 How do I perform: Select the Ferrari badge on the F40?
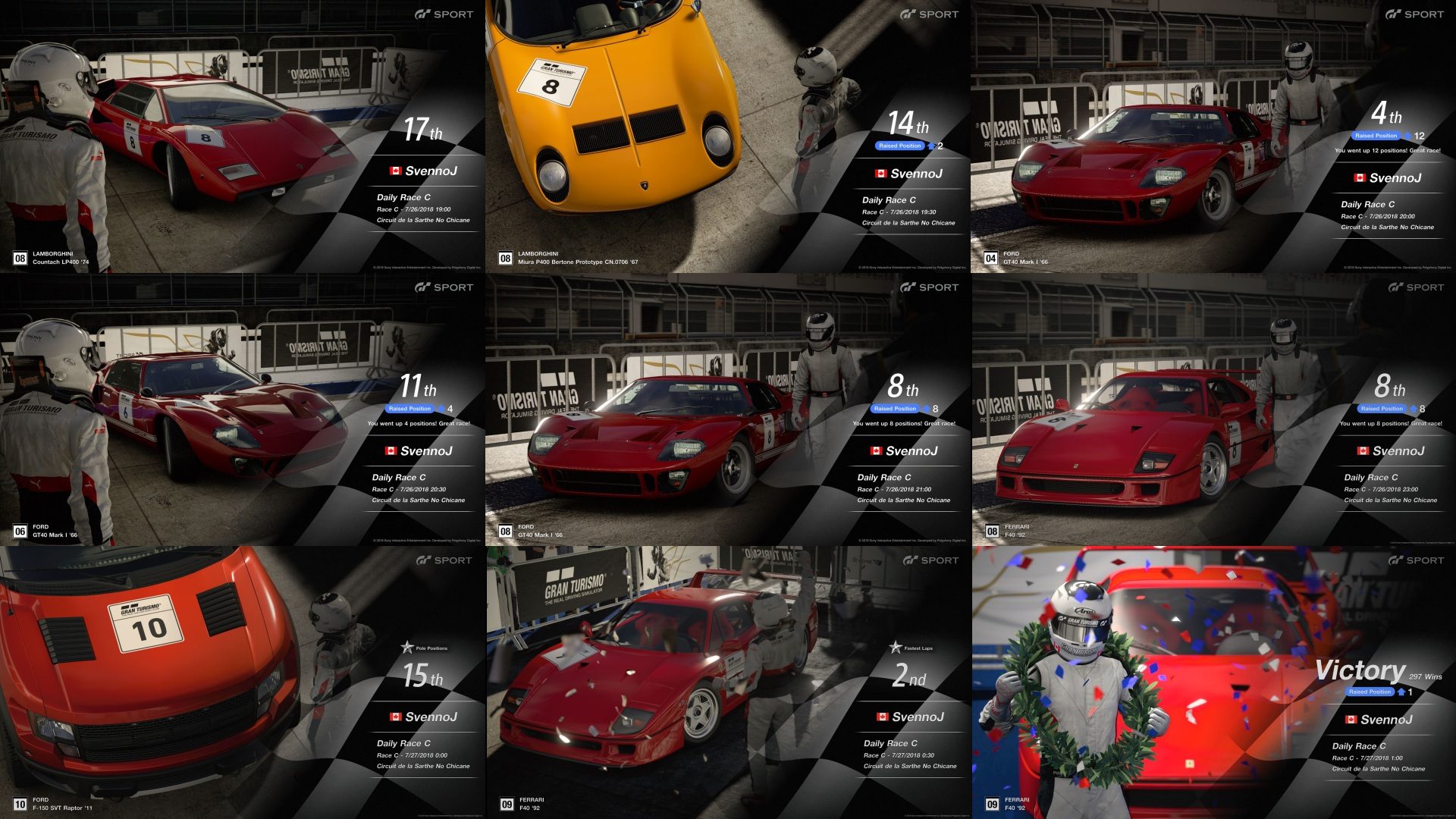[1078, 464]
